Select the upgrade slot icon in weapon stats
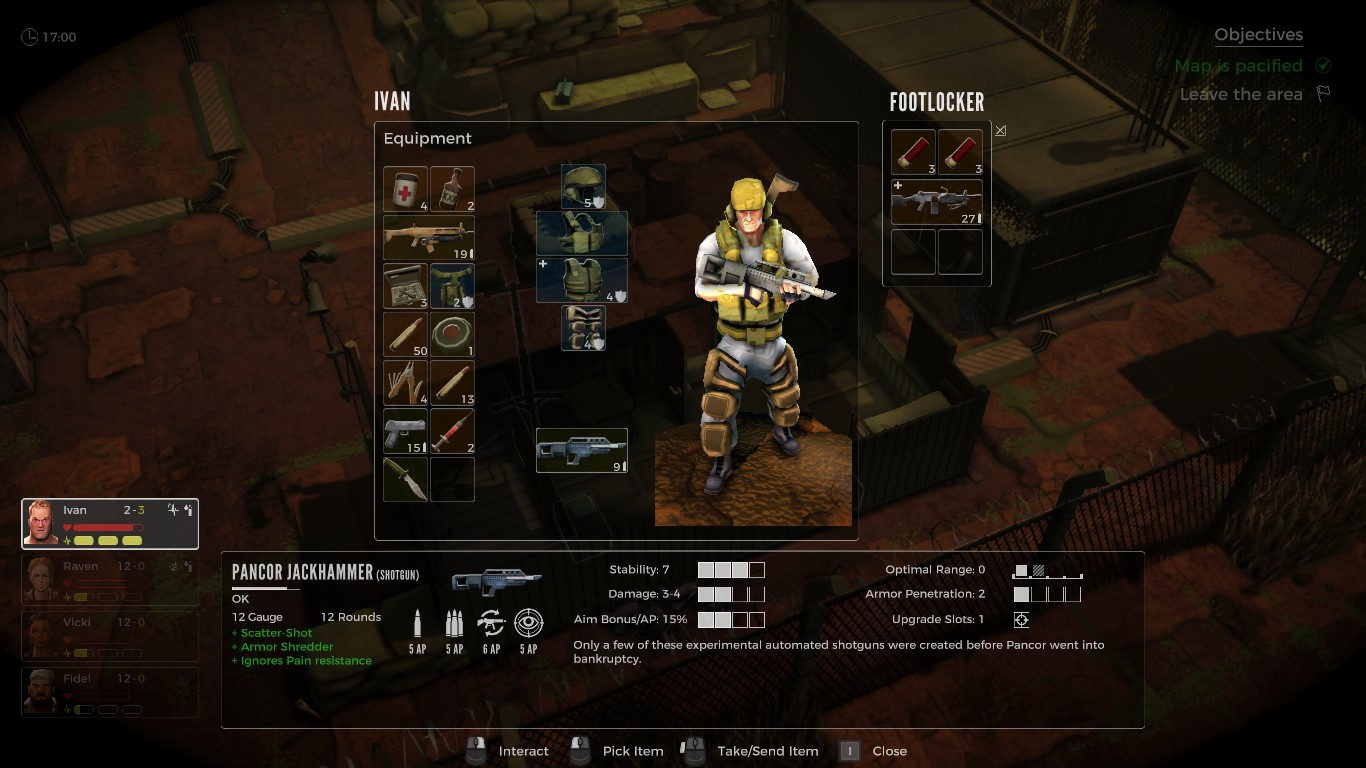Image resolution: width=1366 pixels, height=768 pixels. click(x=1021, y=620)
